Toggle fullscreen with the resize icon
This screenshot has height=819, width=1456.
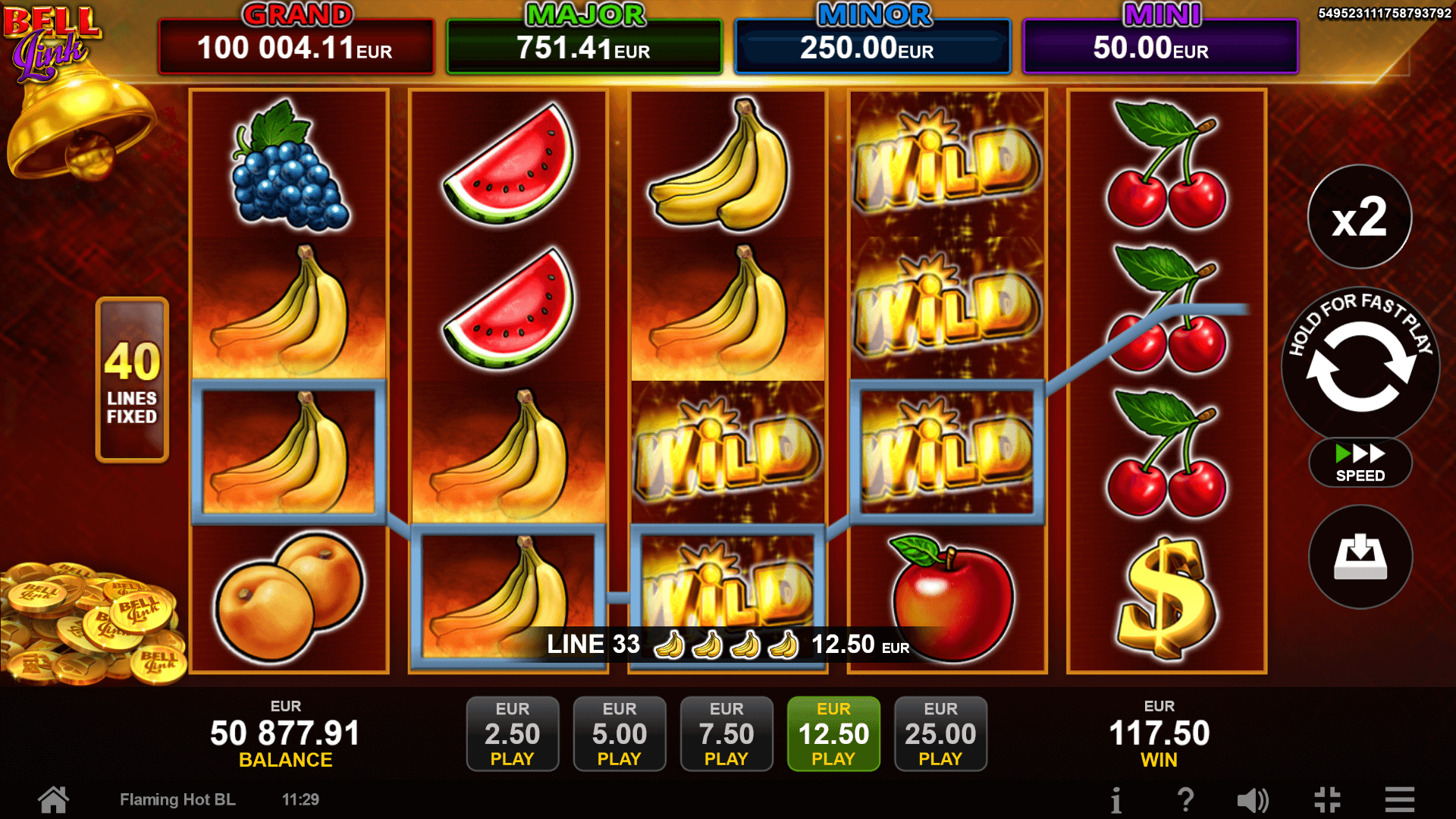1326,799
